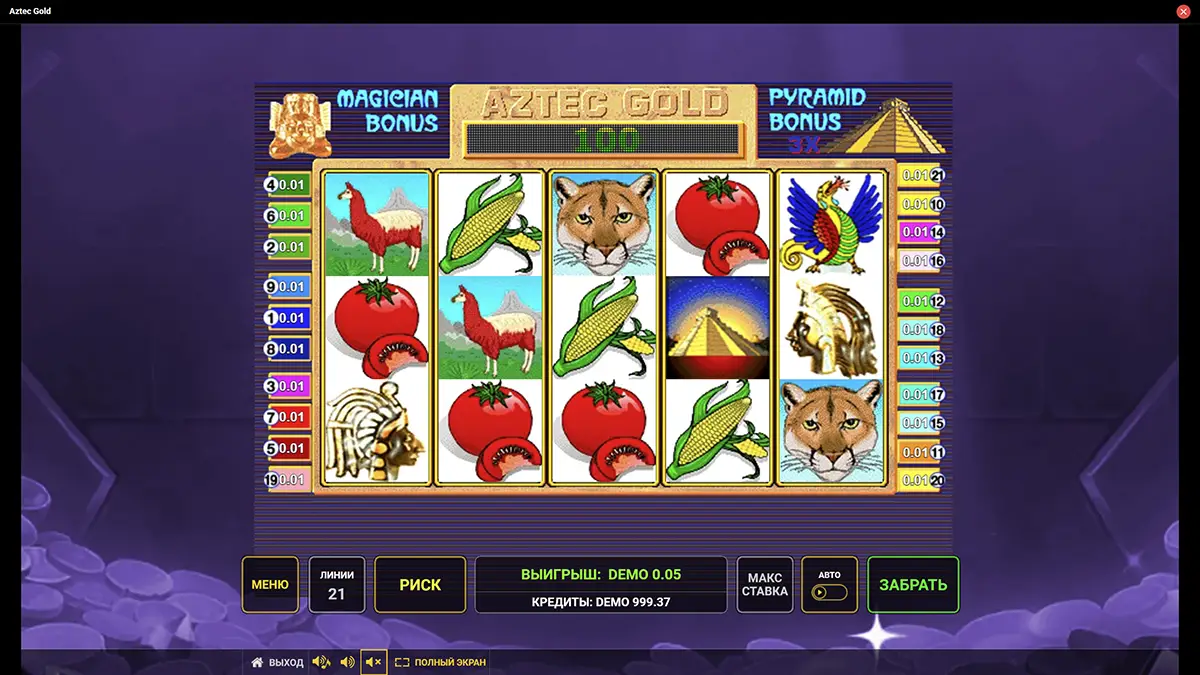This screenshot has height=675, width=1200.
Task: Choose the sound-only speaker icon
Action: click(x=347, y=662)
